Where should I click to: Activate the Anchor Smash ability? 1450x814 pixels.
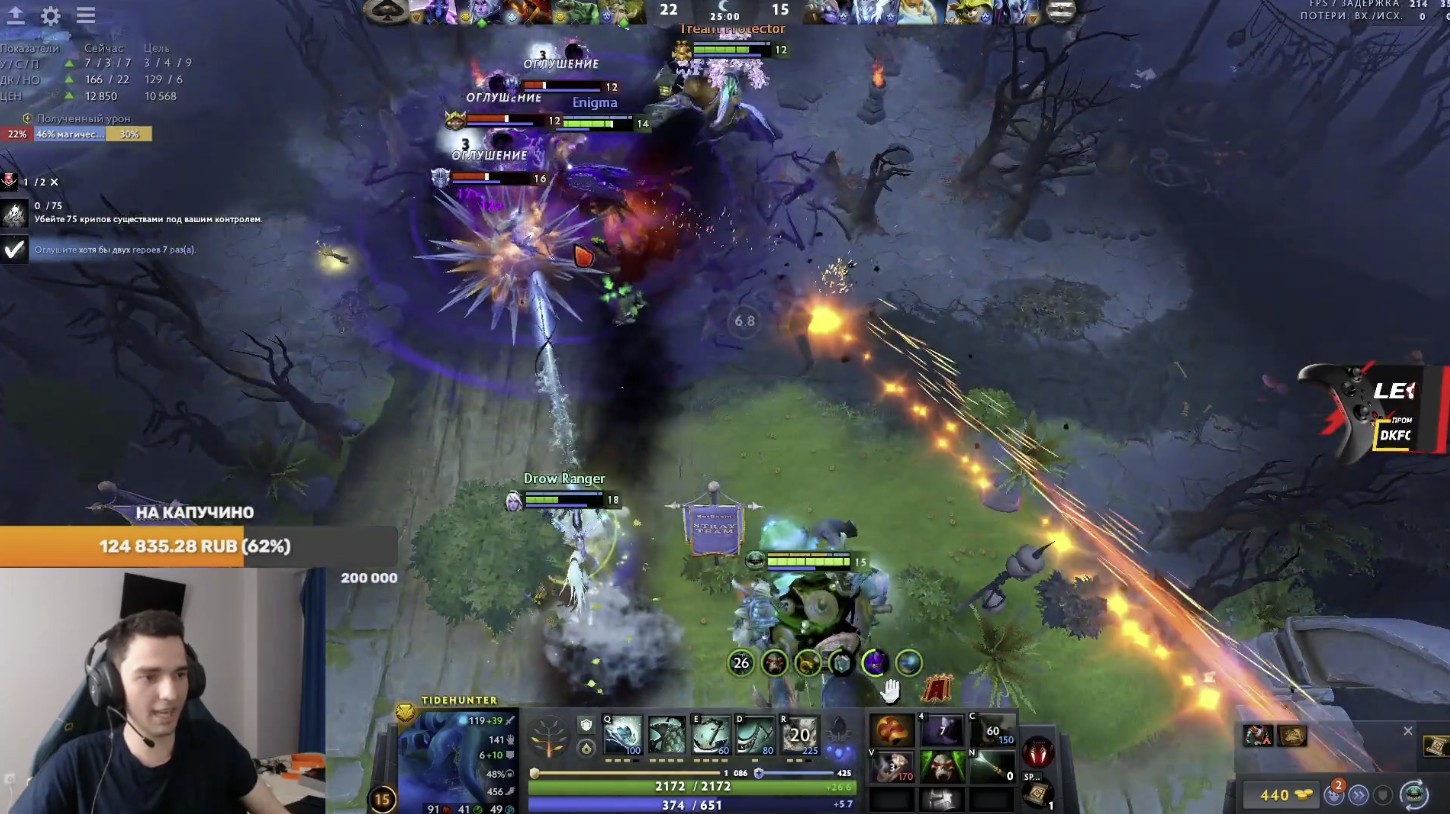(711, 736)
